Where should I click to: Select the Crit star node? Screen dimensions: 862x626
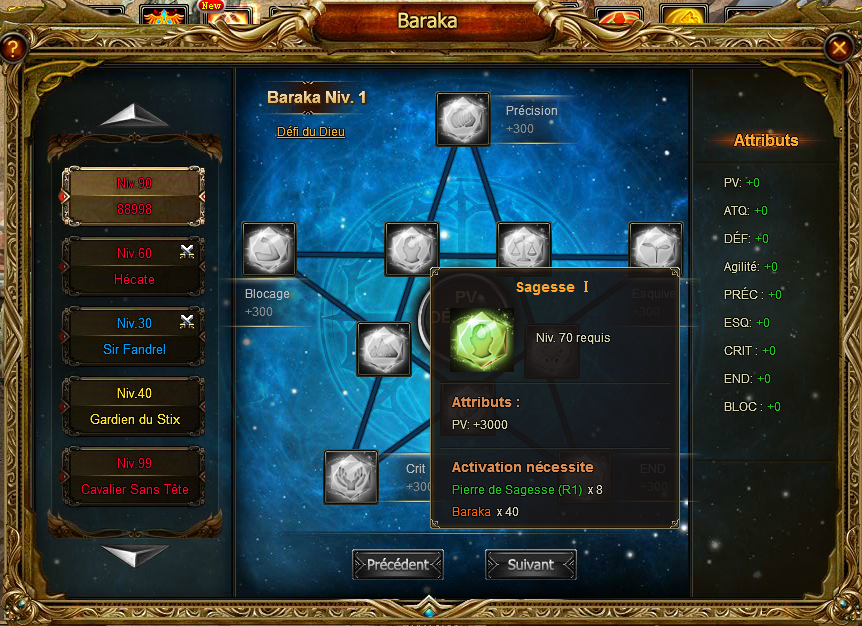click(351, 477)
